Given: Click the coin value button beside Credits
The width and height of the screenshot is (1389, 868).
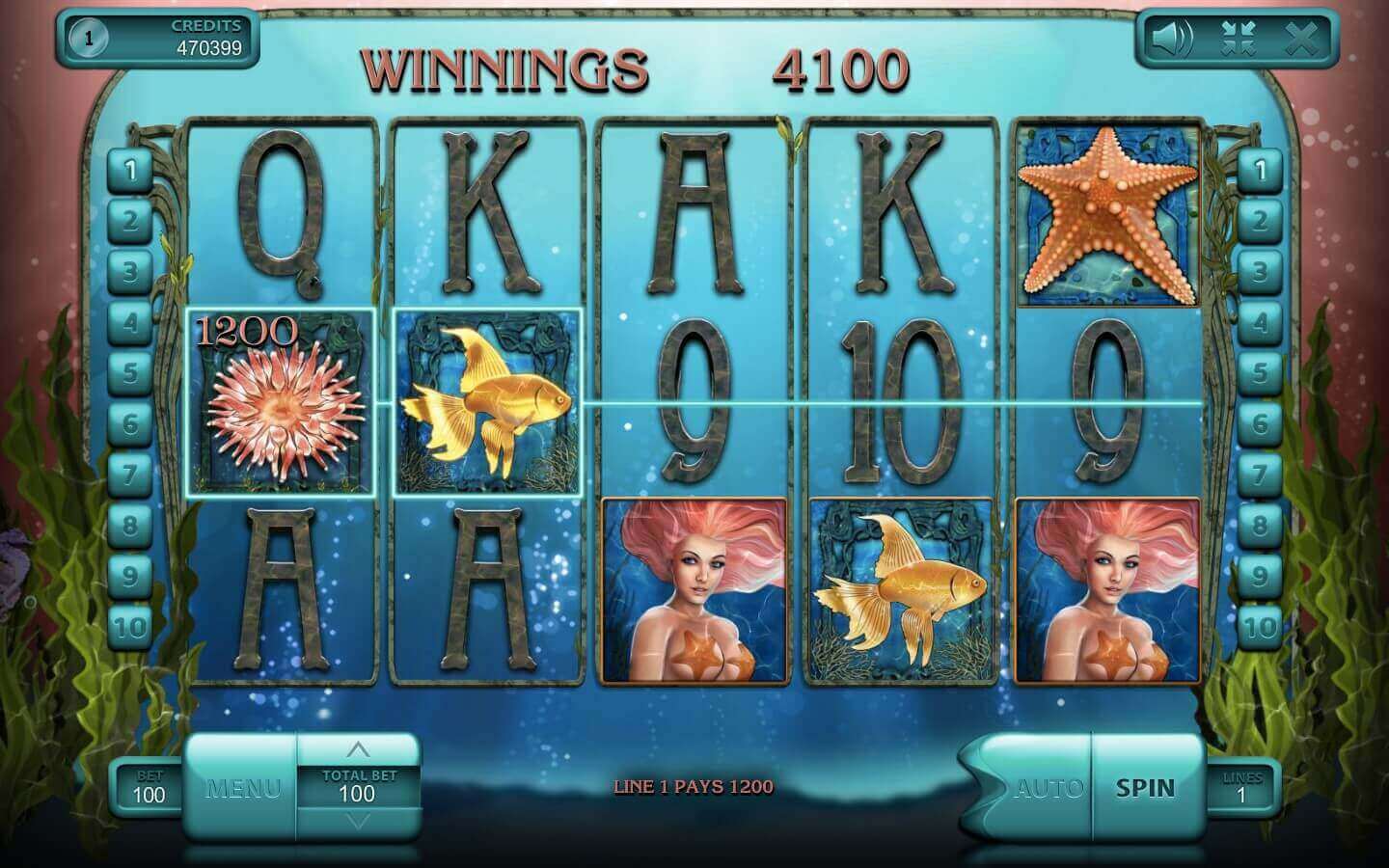Looking at the screenshot, I should (90, 39).
